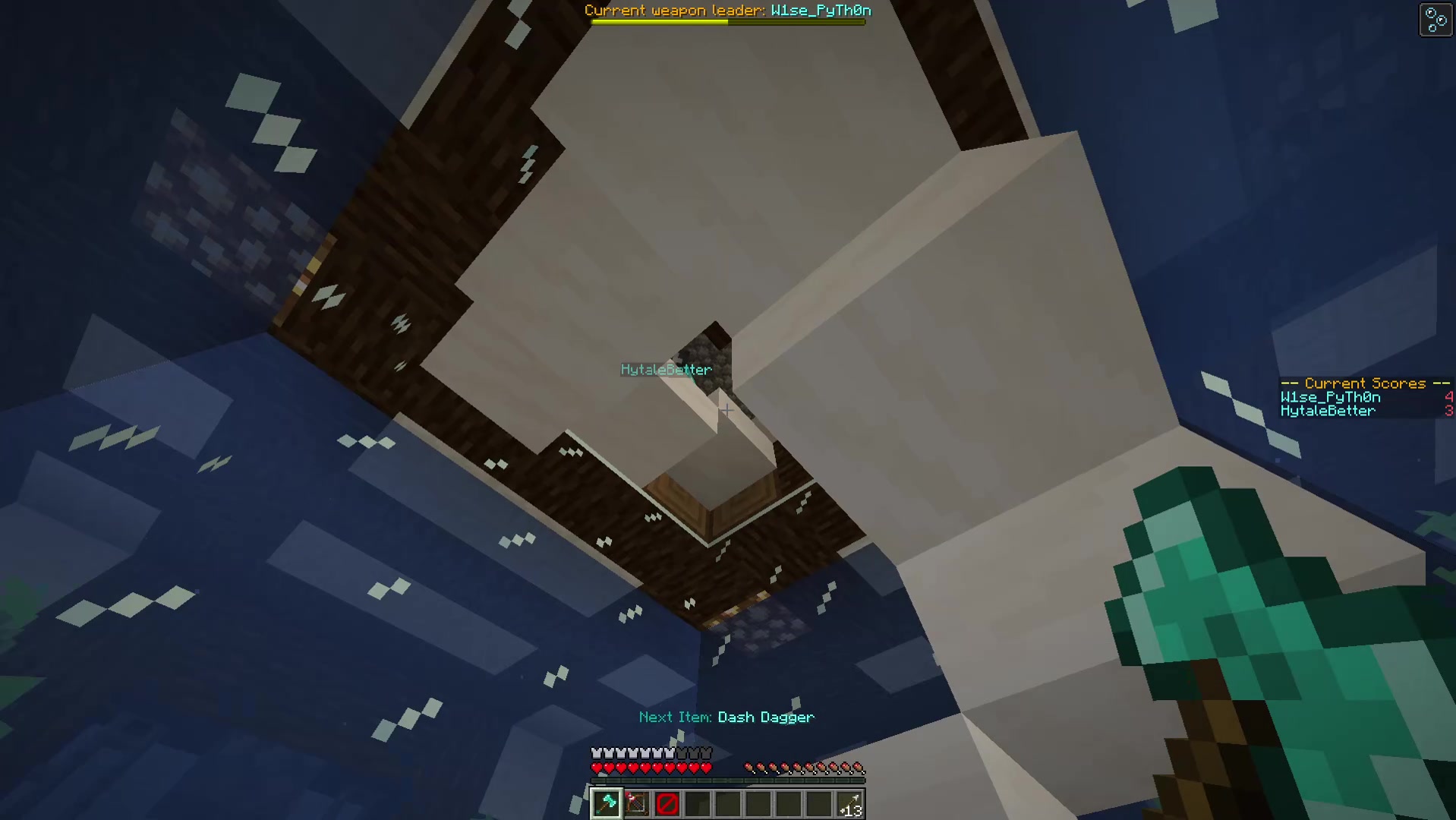
Task: Click the red barrier item in slot three
Action: (x=667, y=803)
